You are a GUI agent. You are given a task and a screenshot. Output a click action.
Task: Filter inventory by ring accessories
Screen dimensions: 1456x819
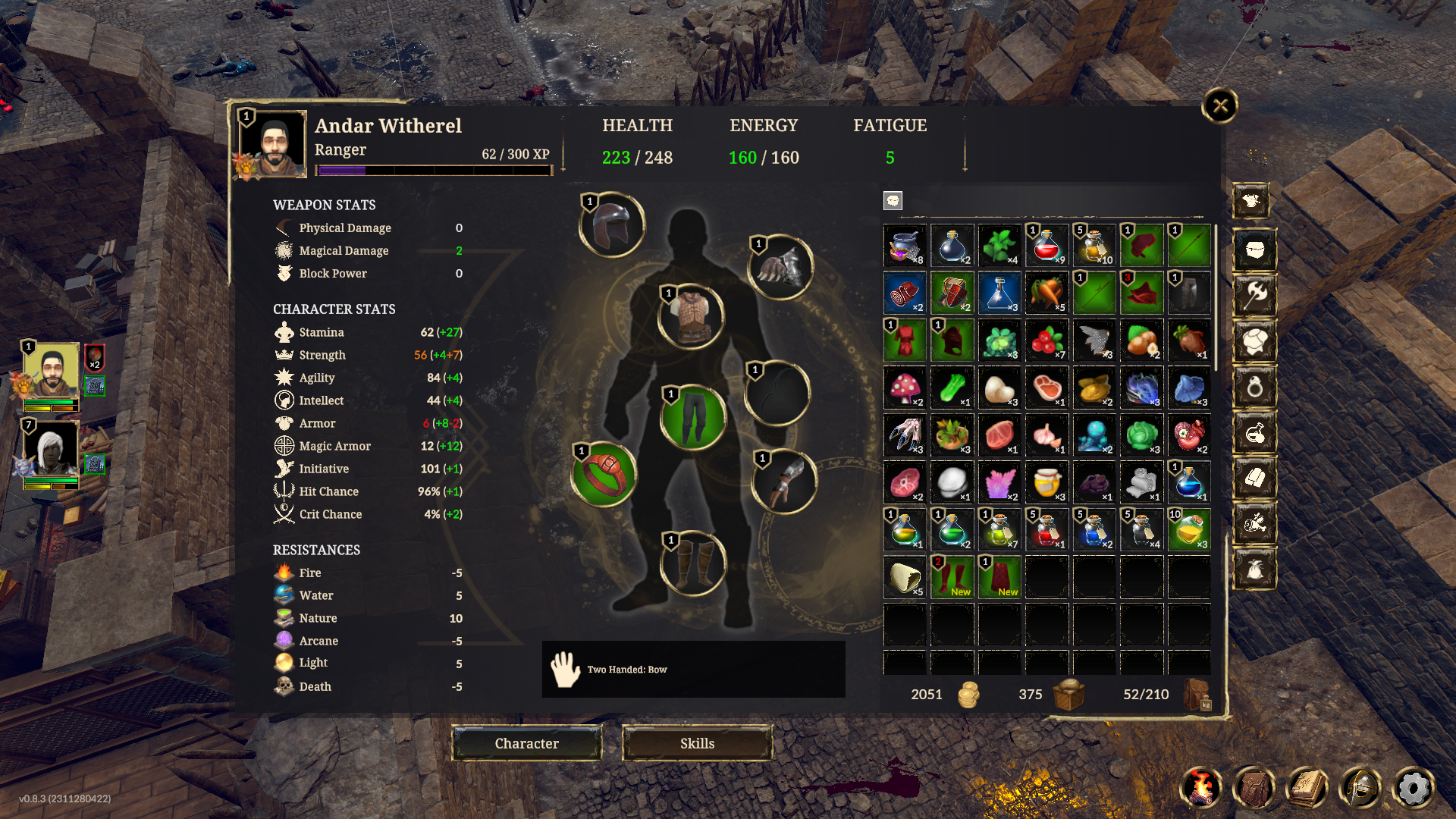click(x=1254, y=388)
